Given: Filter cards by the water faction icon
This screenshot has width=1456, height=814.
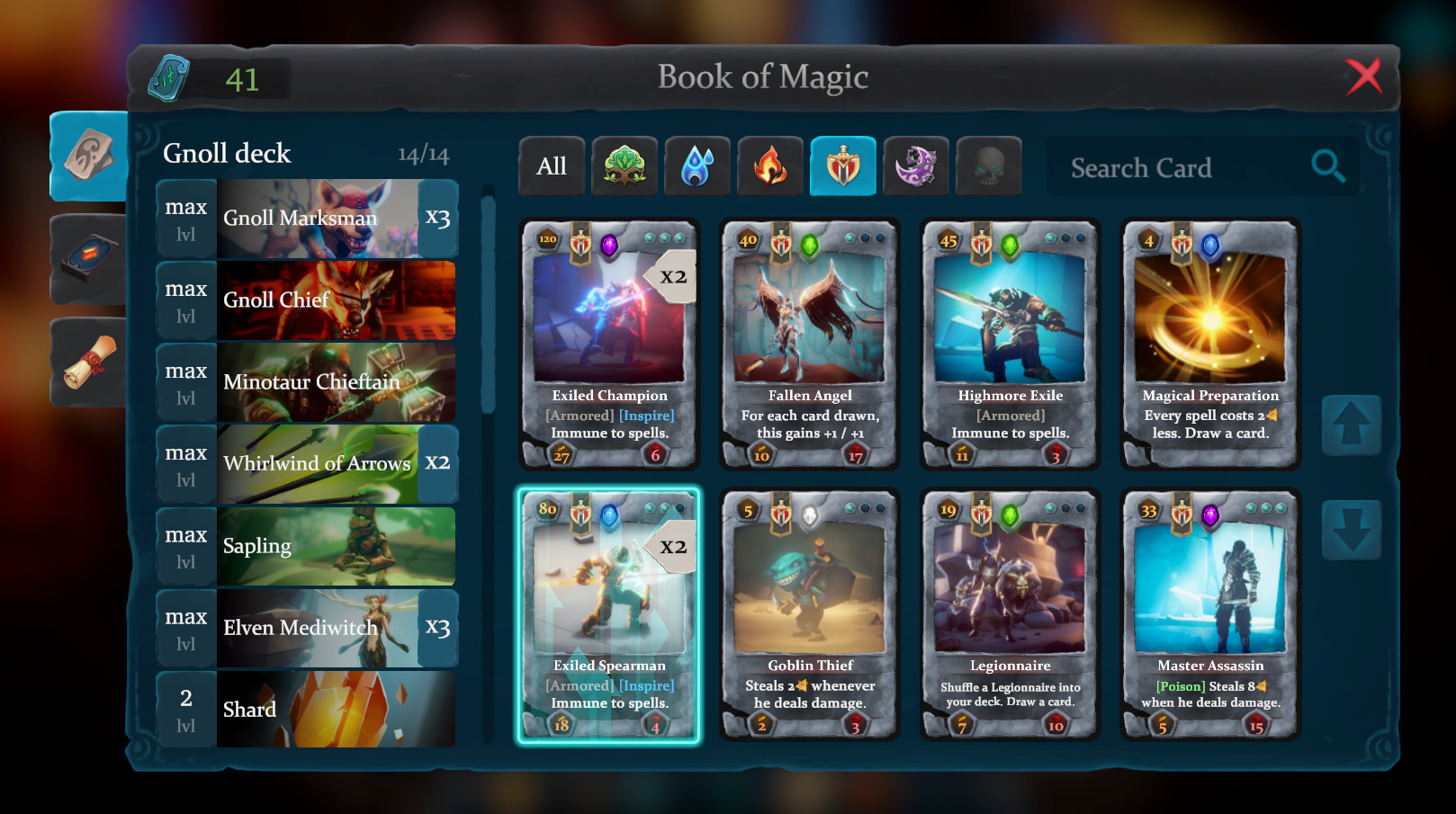Looking at the screenshot, I should coord(697,165).
